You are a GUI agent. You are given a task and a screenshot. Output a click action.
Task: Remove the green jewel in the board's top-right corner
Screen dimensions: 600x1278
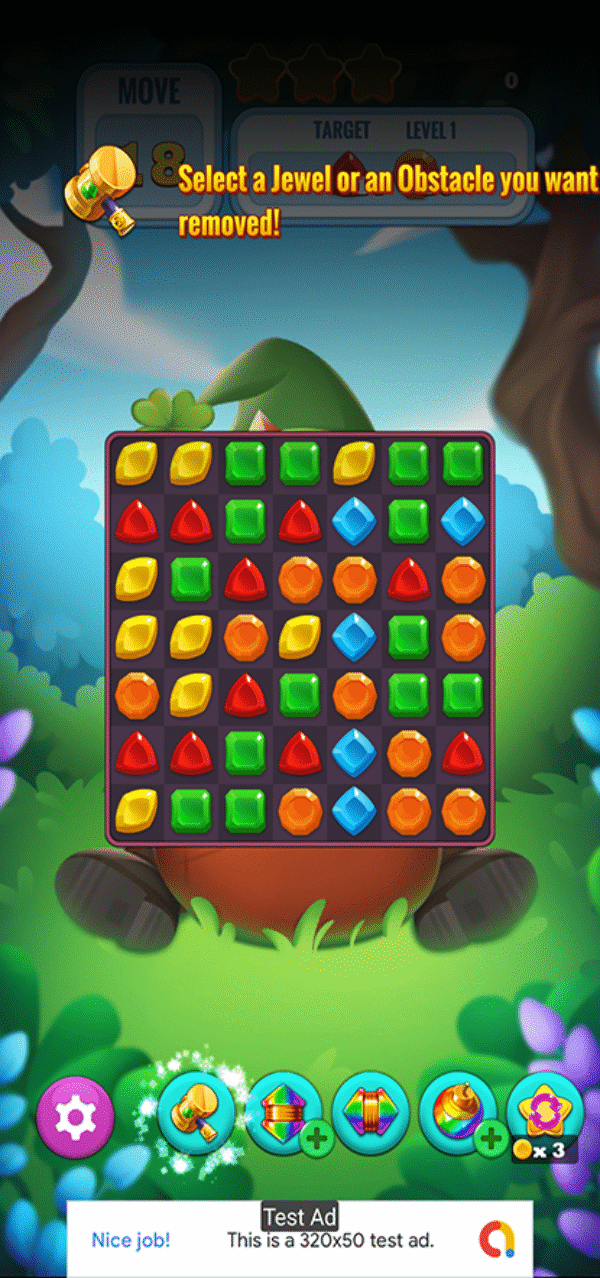463,463
